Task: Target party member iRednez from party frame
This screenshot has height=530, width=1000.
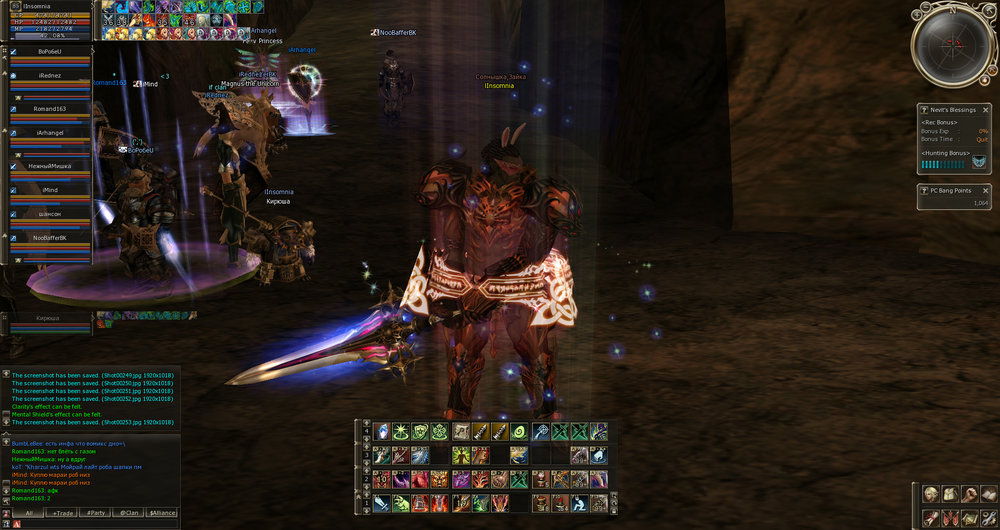Action: (50, 77)
